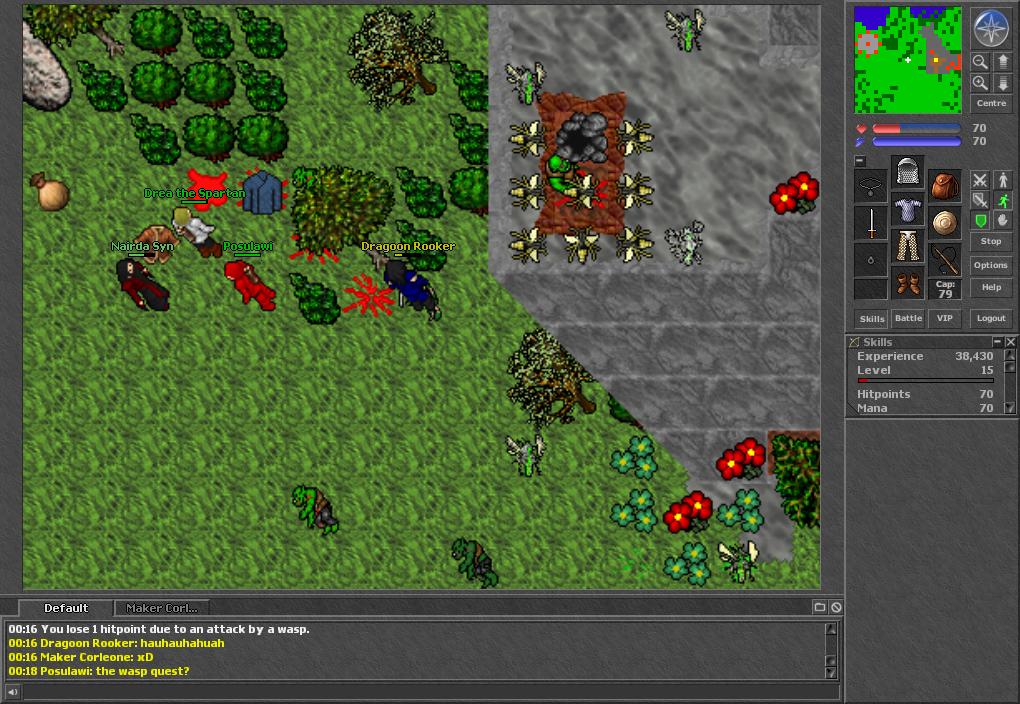1020x704 pixels.
Task: Select the chain helmet slot
Action: coord(908,172)
